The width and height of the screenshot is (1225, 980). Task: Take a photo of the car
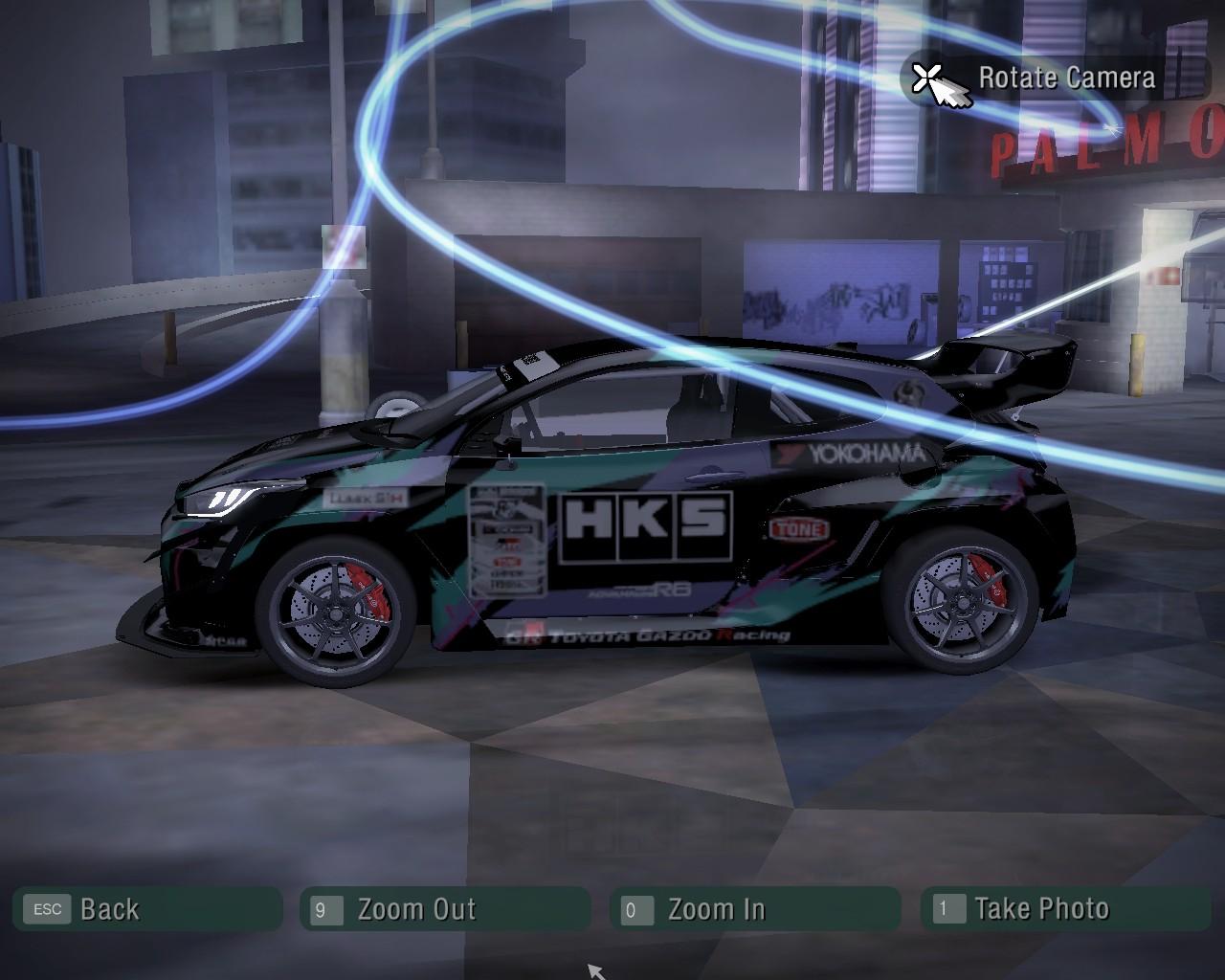(x=1064, y=909)
